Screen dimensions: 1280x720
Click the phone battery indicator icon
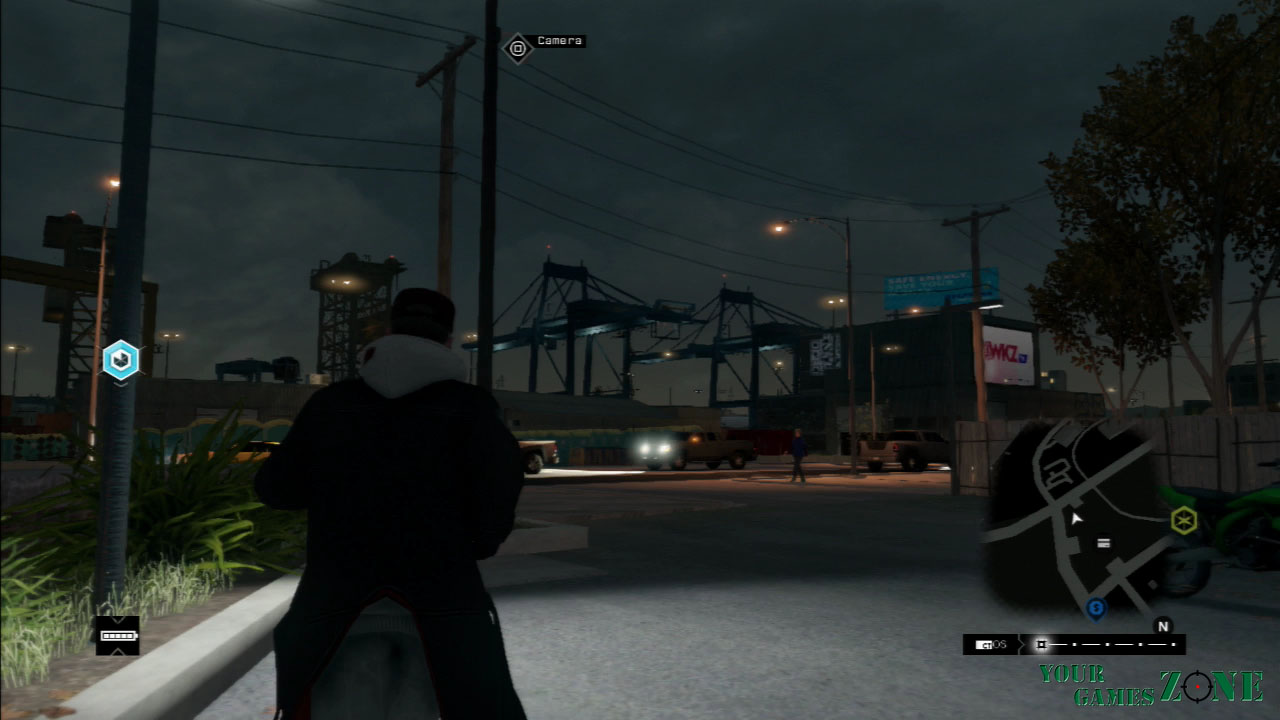pos(117,635)
